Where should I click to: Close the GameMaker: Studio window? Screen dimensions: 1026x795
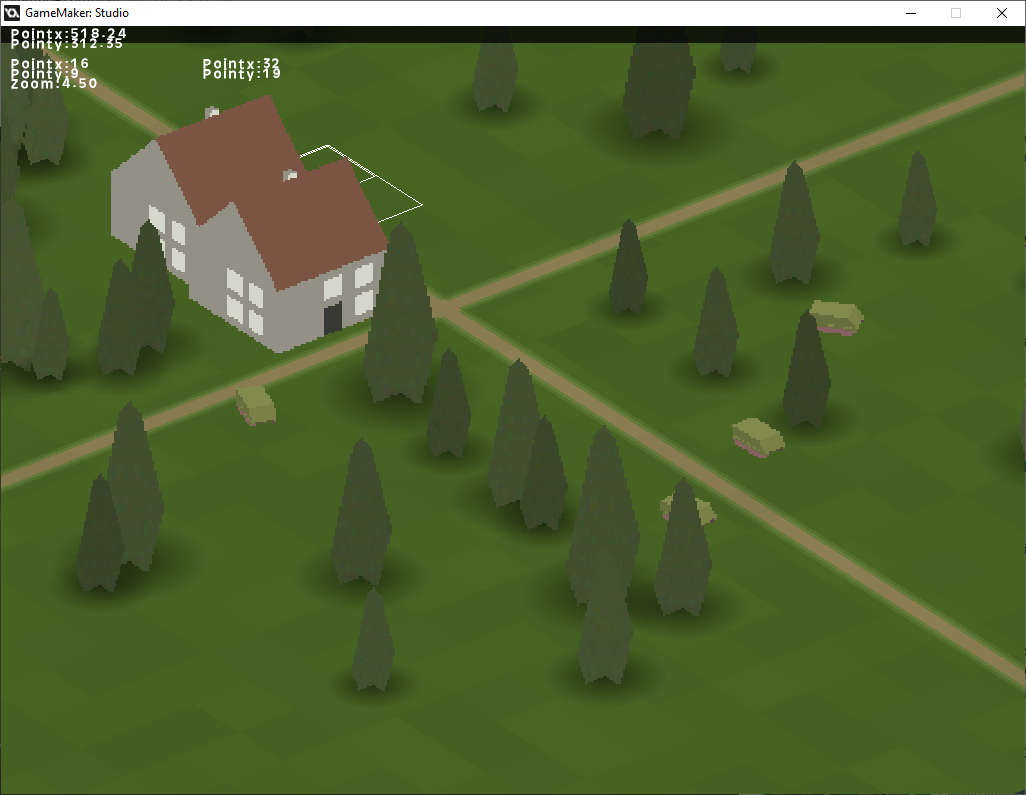[1001, 13]
